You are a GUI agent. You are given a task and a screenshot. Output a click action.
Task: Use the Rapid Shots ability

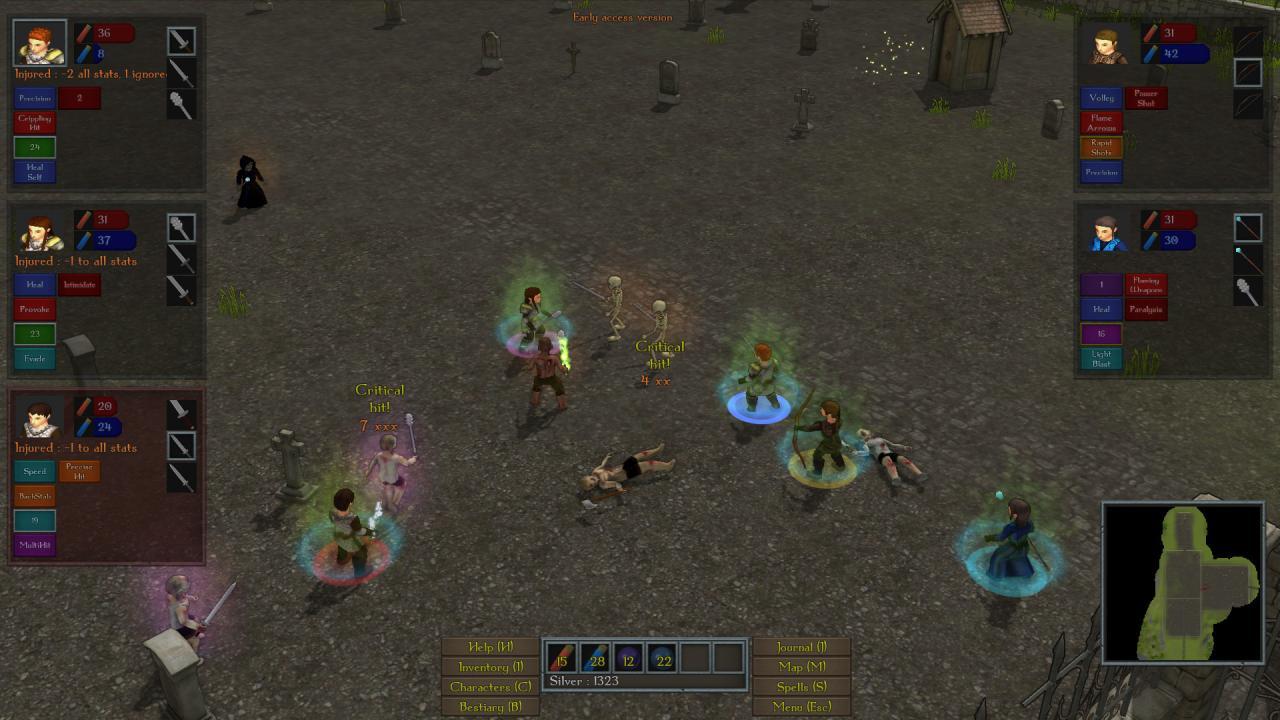pyautogui.click(x=1100, y=147)
